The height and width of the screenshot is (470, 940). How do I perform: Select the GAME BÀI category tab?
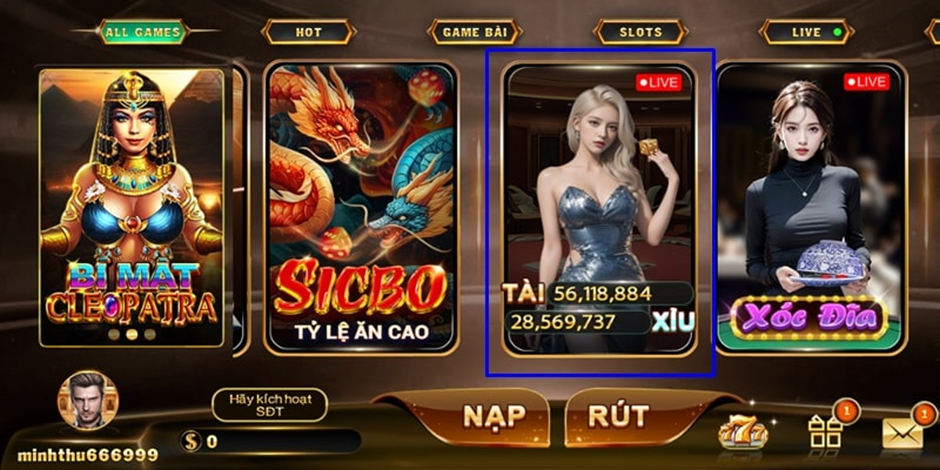(475, 32)
